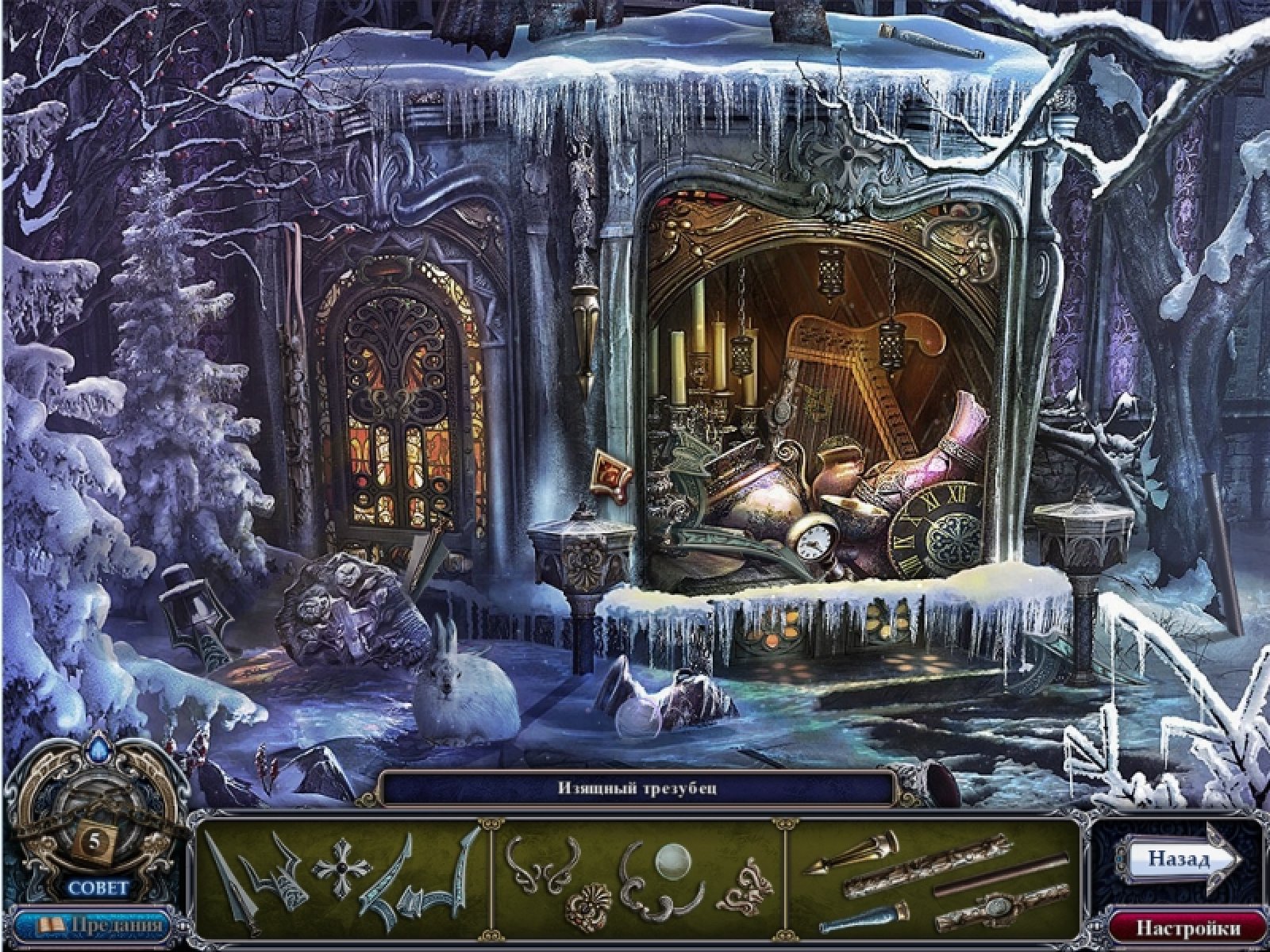Choose the shell-shaped ornament fragment
Image resolution: width=1270 pixels, height=952 pixels.
coord(589,905)
